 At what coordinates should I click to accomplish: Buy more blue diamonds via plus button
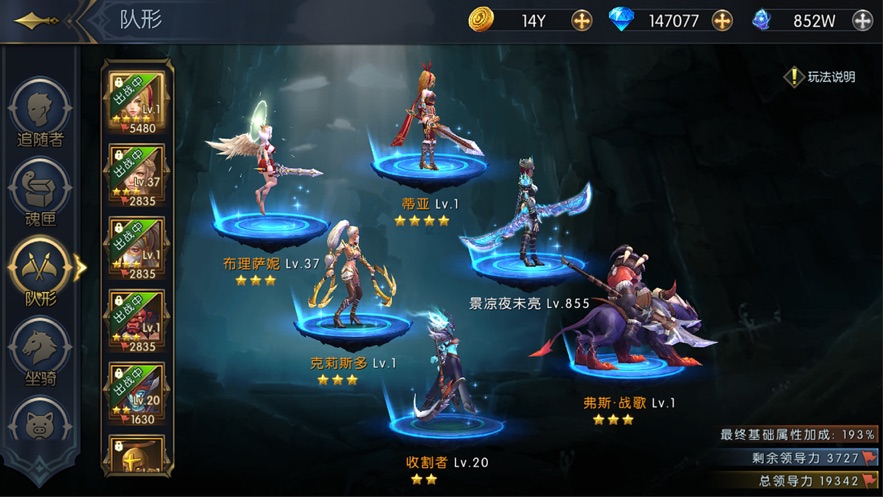coord(722,19)
